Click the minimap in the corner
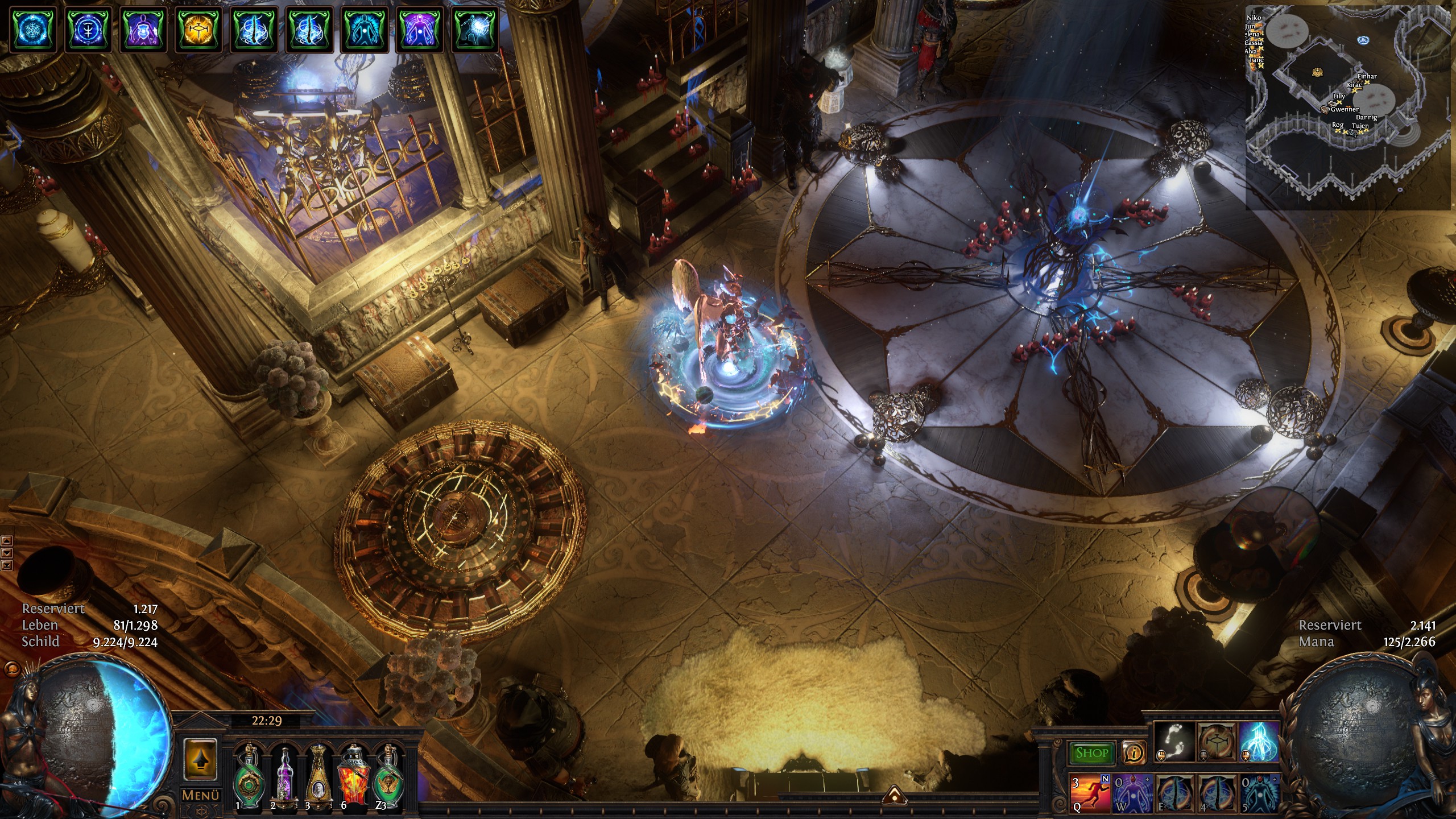1456x819 pixels. pyautogui.click(x=1348, y=107)
